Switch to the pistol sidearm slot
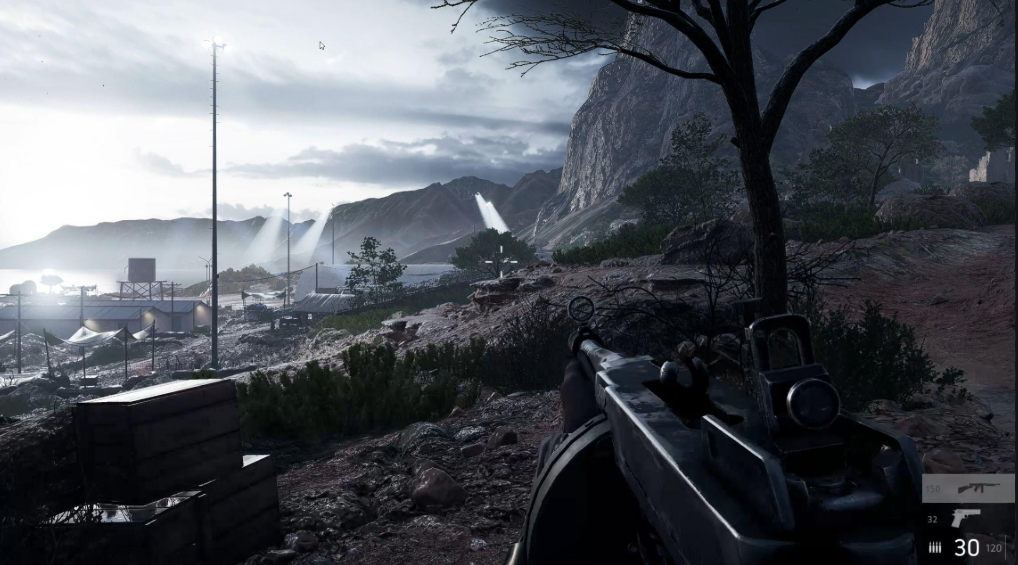Image resolution: width=1018 pixels, height=565 pixels. (x=965, y=518)
